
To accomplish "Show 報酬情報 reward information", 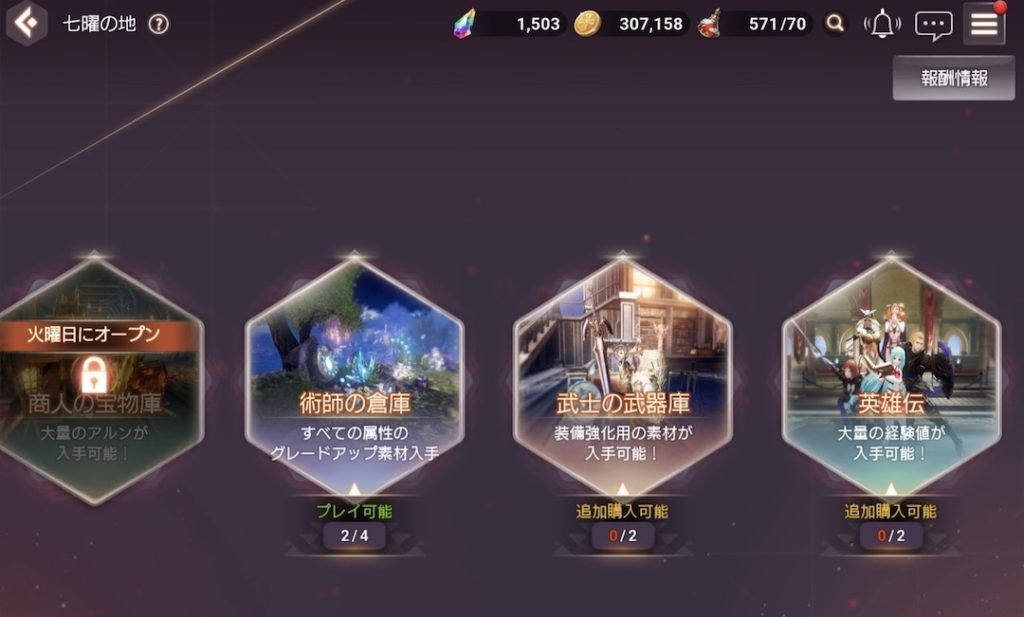I will 954,78.
